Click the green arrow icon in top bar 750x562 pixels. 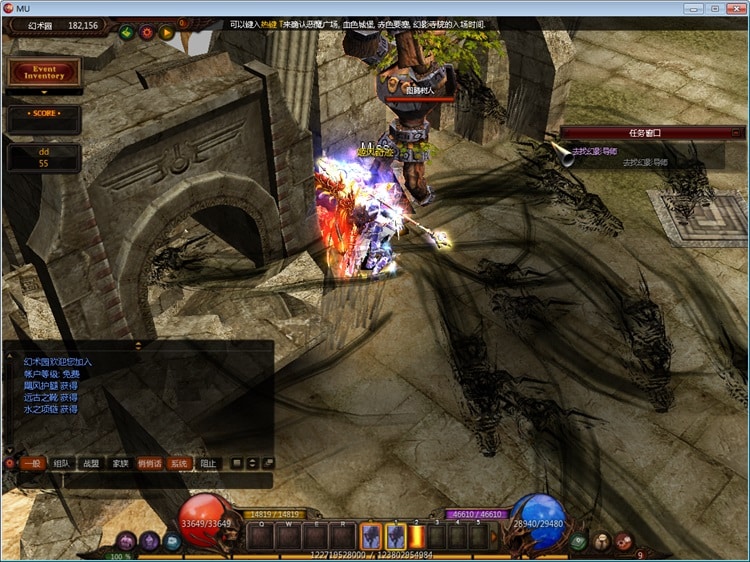click(126, 32)
